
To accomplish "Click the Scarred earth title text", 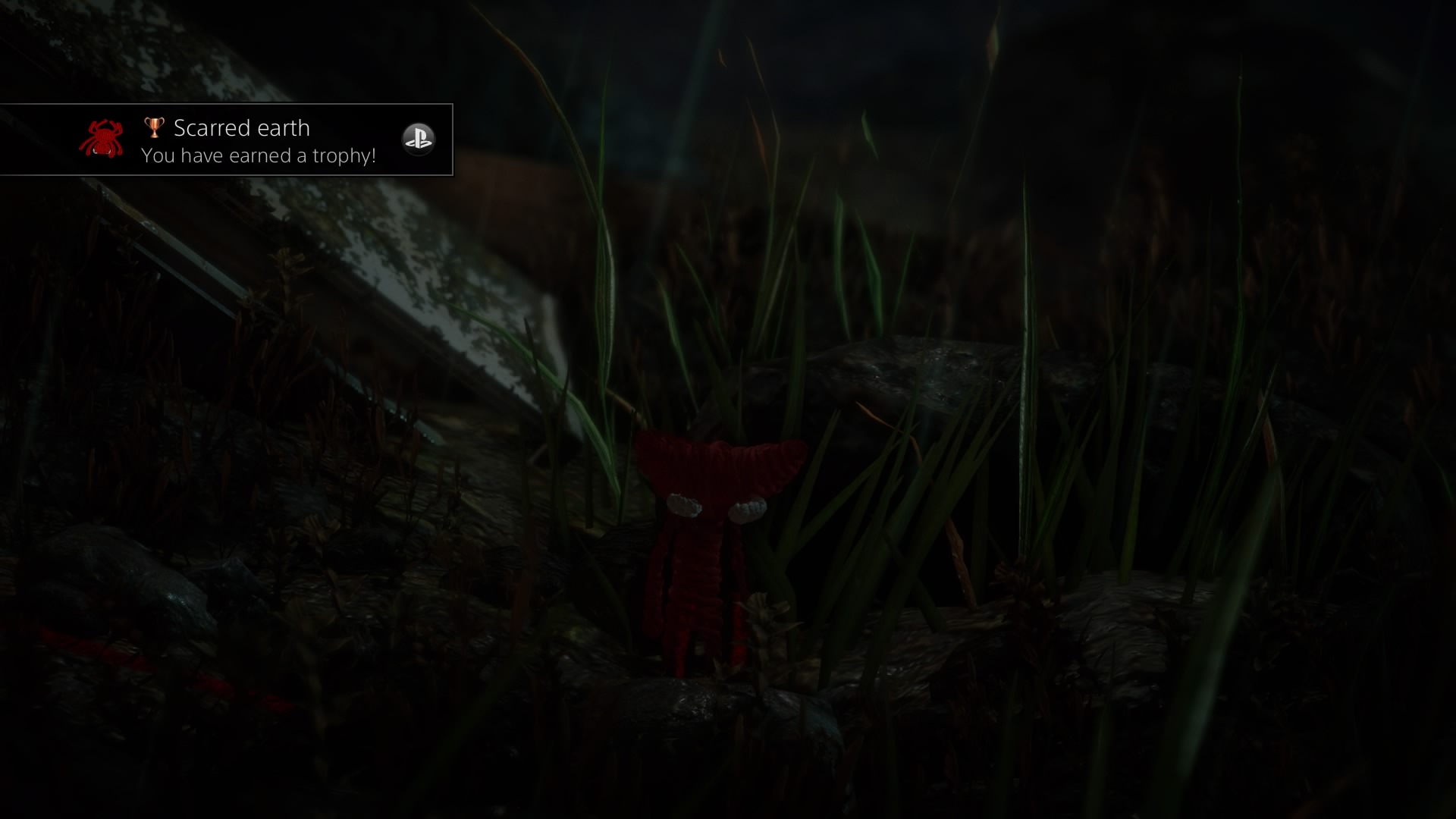I will 241,127.
